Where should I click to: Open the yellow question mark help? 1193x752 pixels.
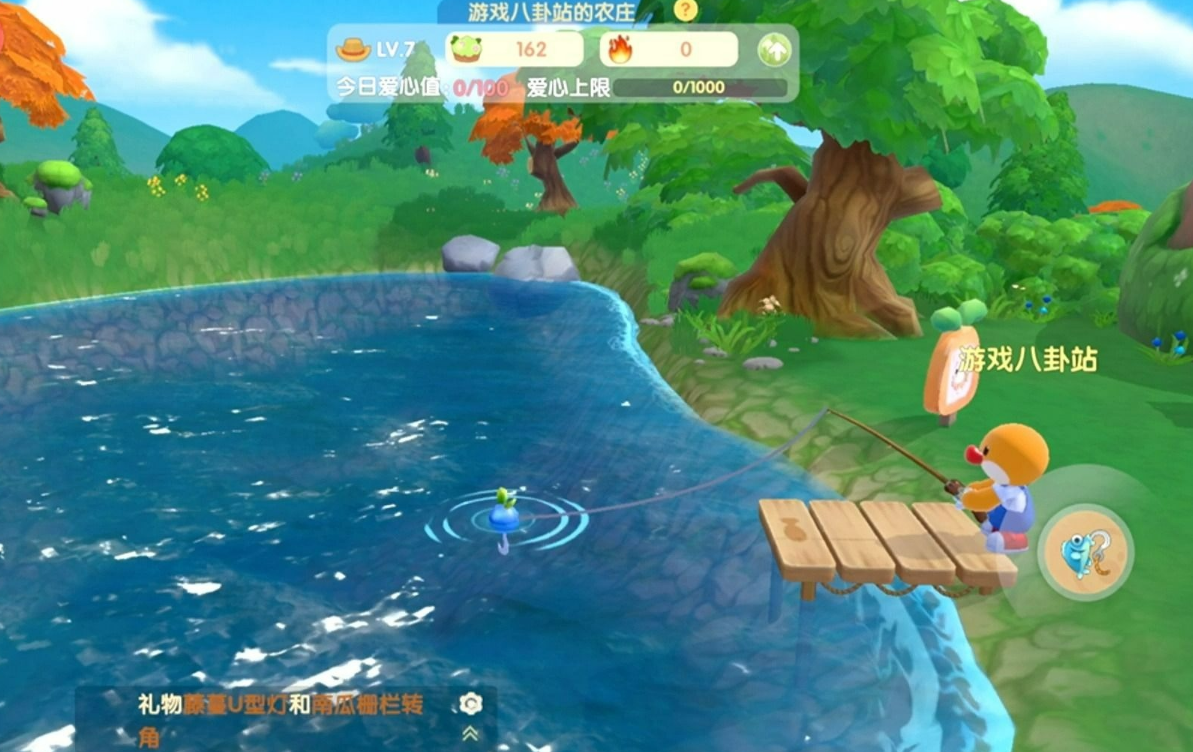point(685,11)
